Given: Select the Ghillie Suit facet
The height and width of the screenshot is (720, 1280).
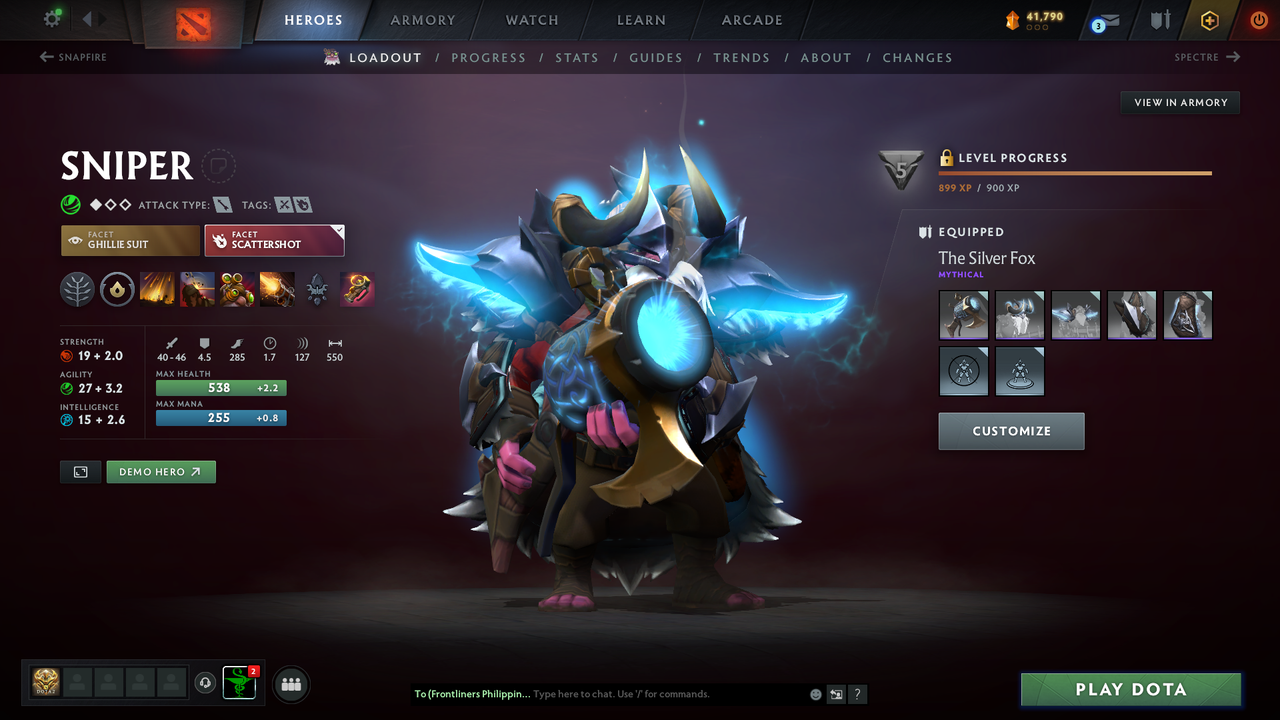Looking at the screenshot, I should click(130, 240).
